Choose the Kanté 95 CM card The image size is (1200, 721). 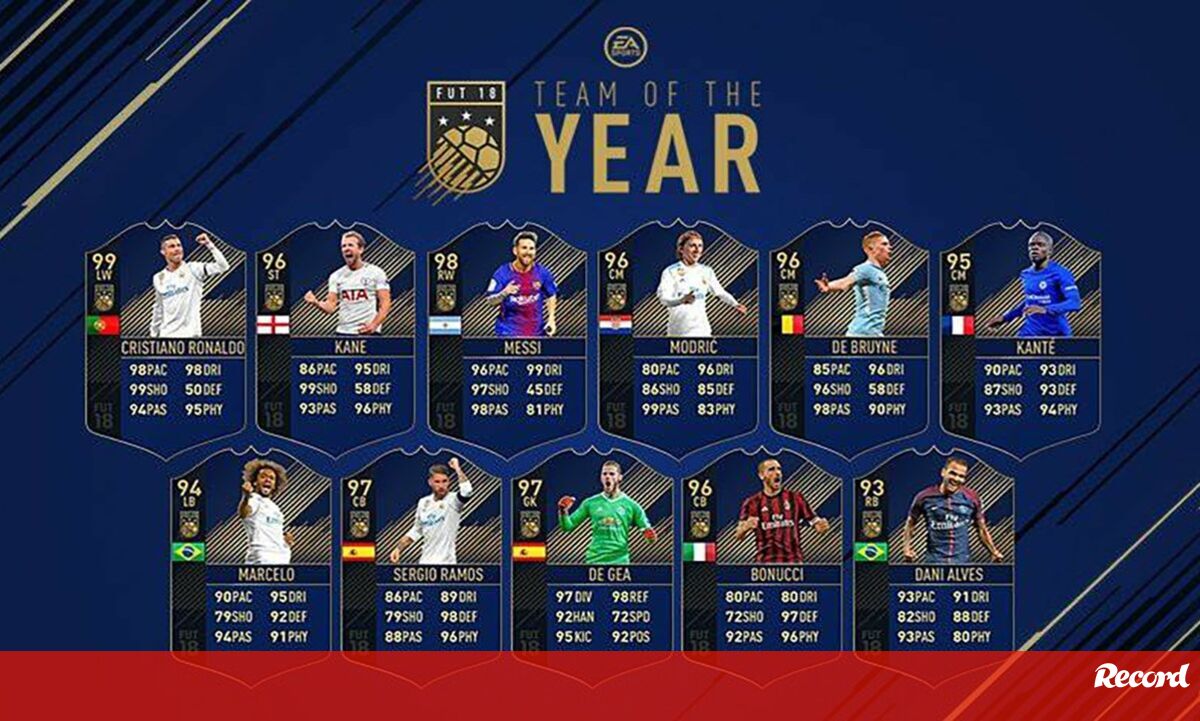pyautogui.click(x=1021, y=335)
